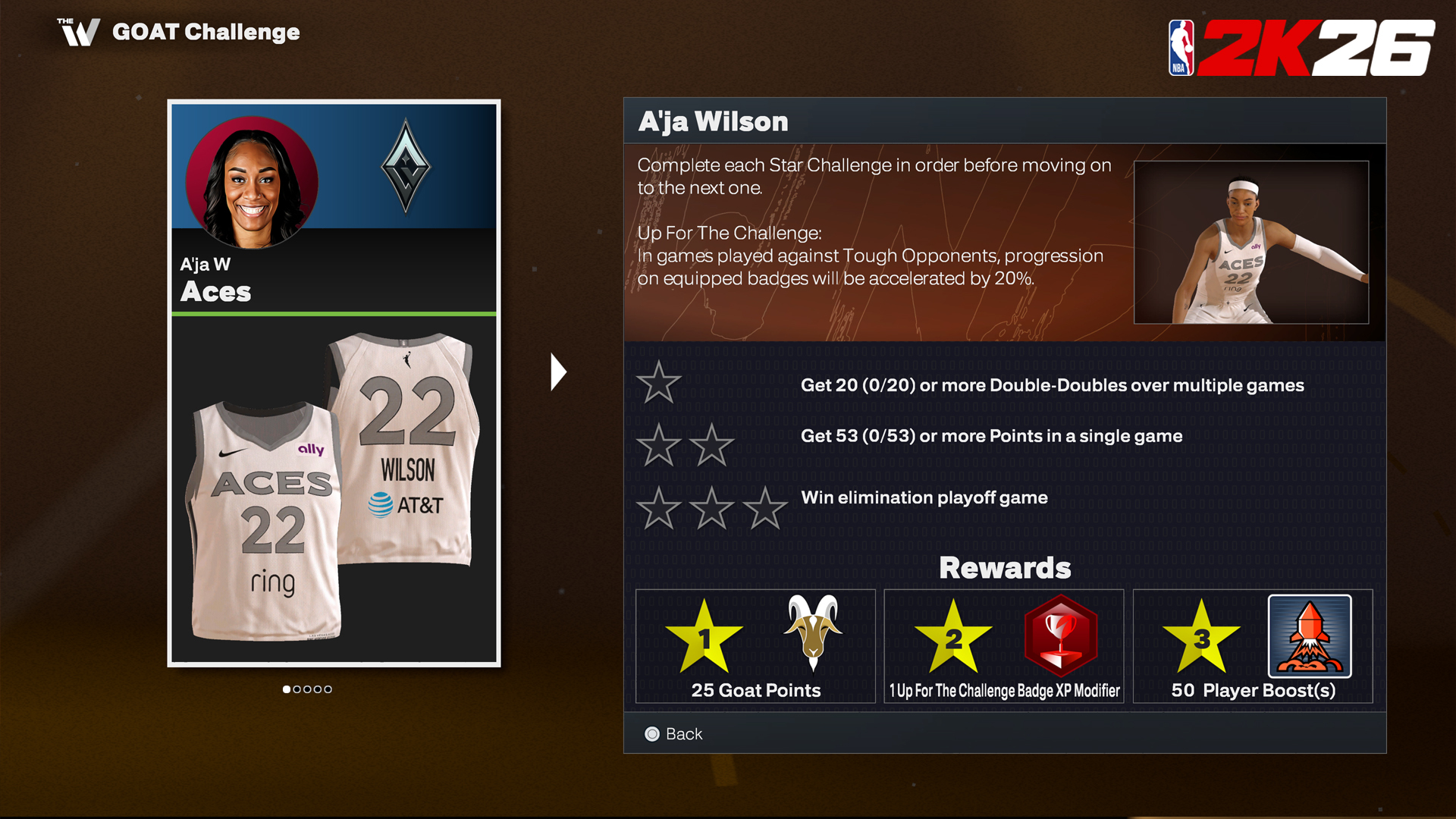Expand the next player card with right arrow
Image resolution: width=1456 pixels, height=819 pixels.
coord(559,372)
